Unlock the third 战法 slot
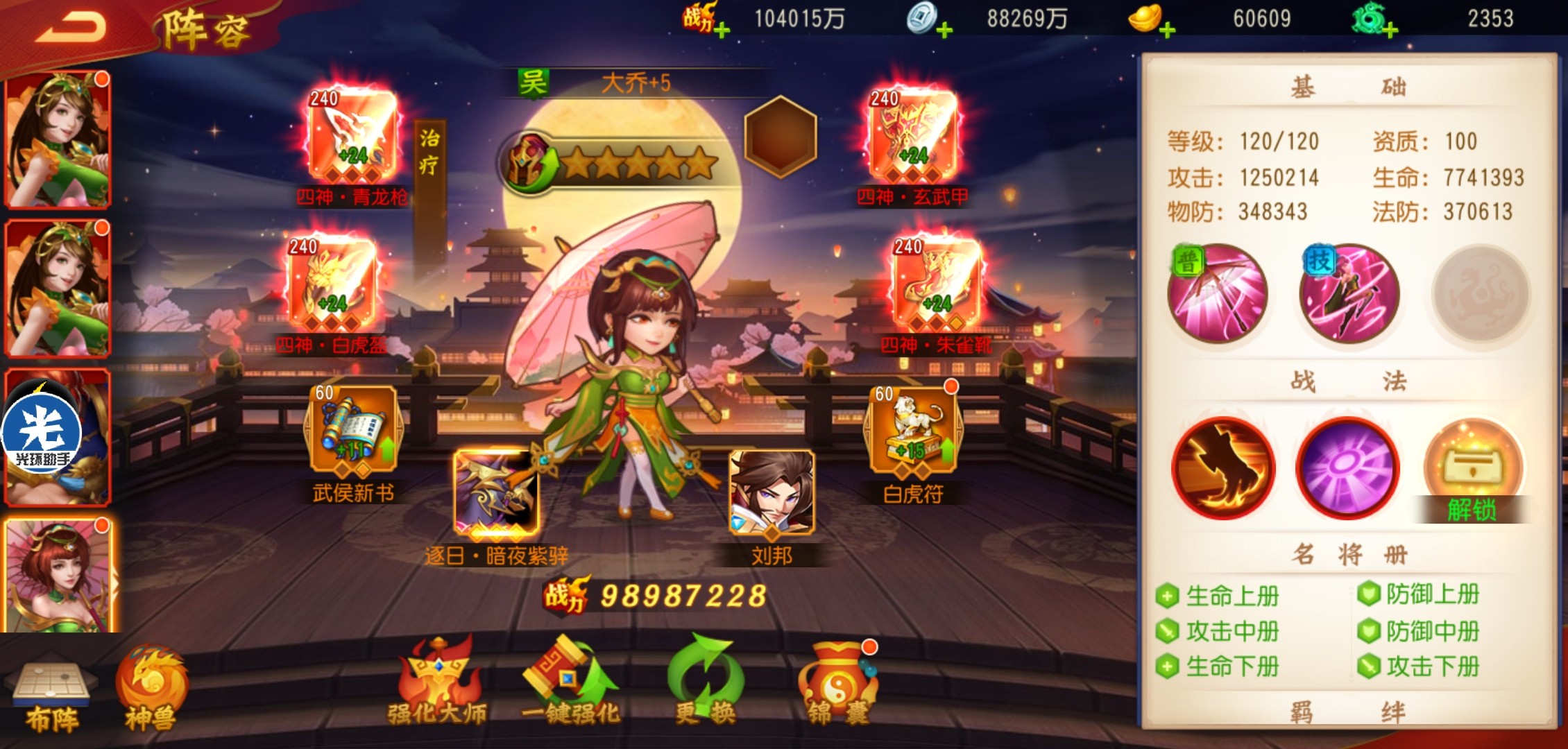The image size is (1568, 749). tap(1472, 472)
